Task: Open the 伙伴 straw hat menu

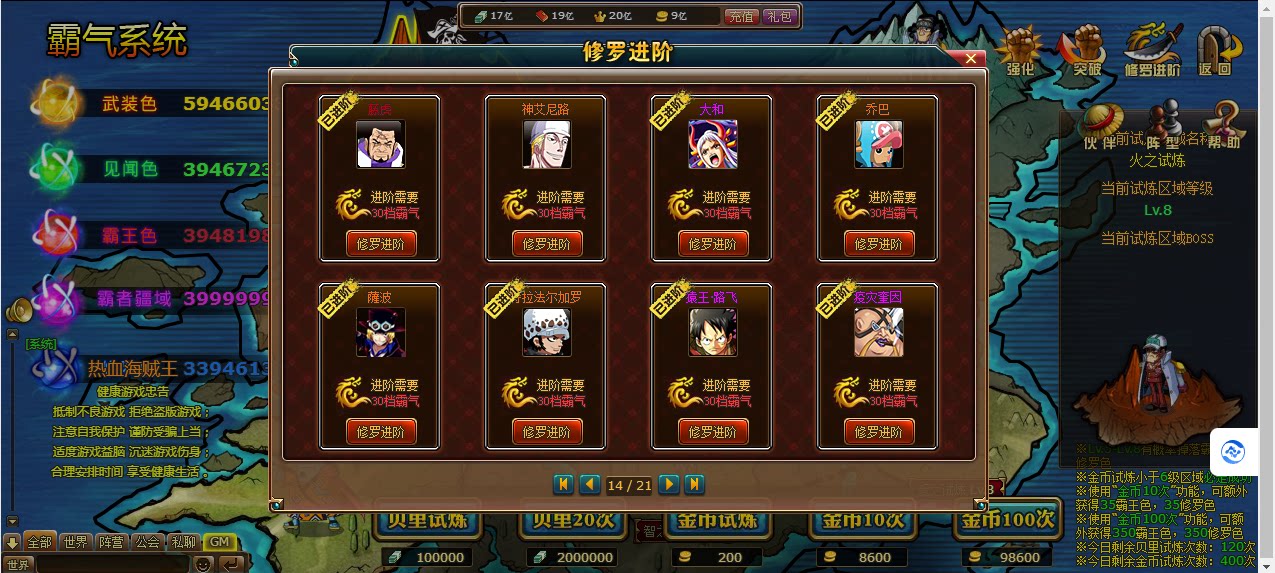Action: click(x=1098, y=126)
